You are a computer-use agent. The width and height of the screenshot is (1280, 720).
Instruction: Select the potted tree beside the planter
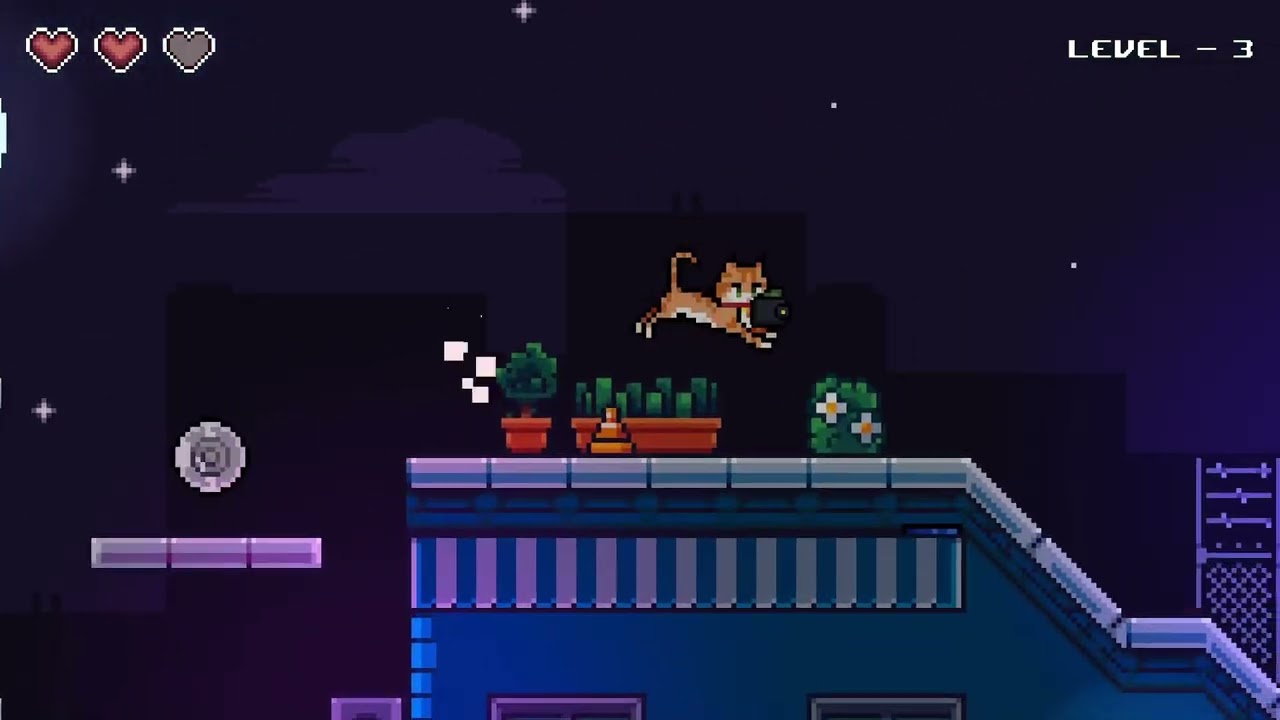pos(528,390)
